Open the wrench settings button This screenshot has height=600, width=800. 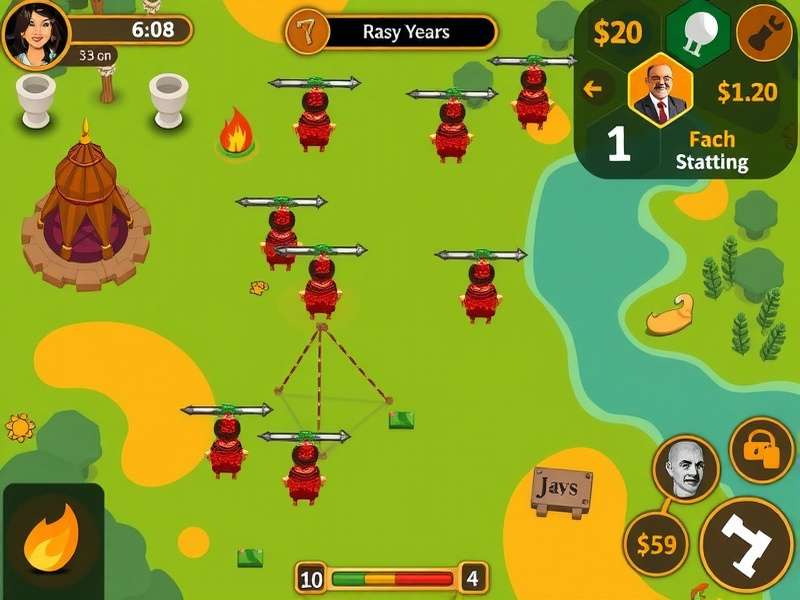pos(764,33)
